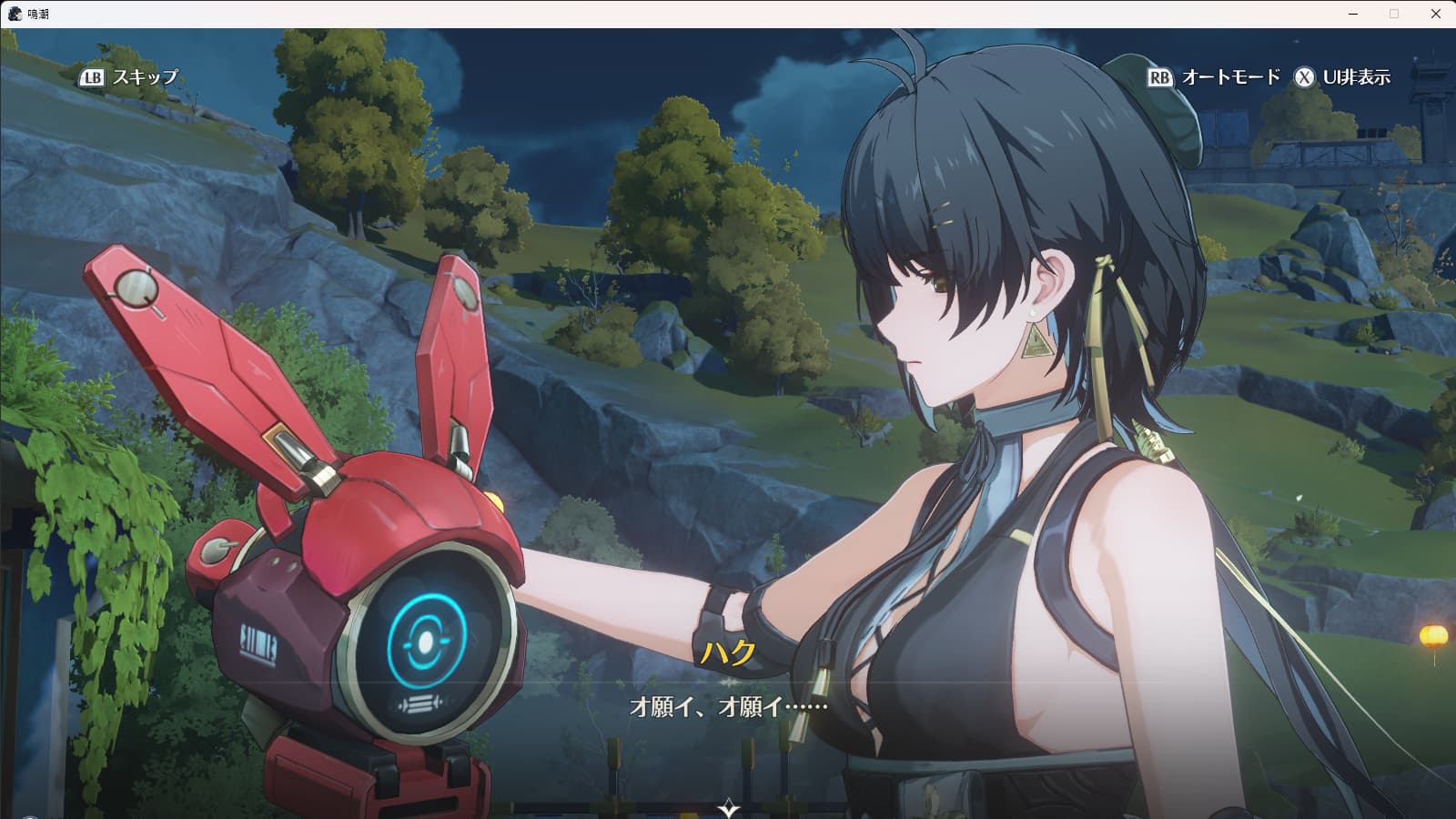Skip the cutscene with スキップ
The width and height of the screenshot is (1456, 819).
[x=130, y=77]
